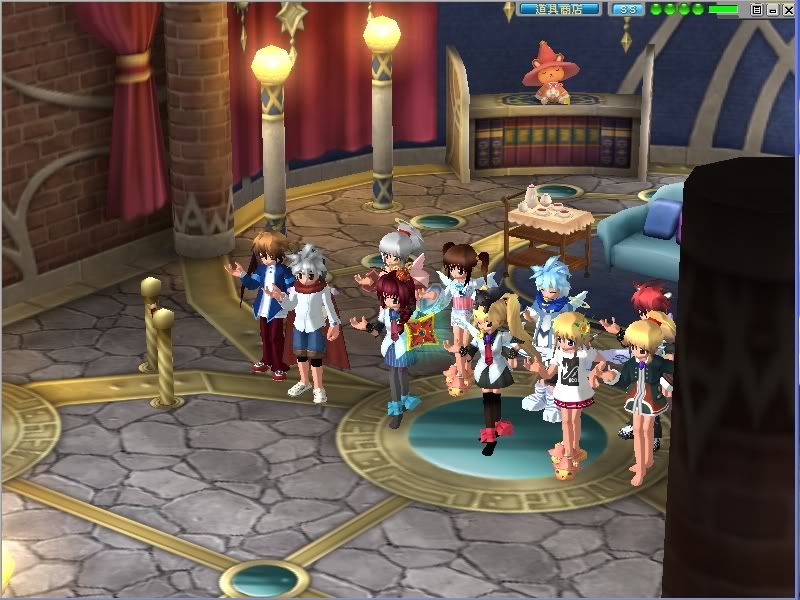Close the game window

point(787,9)
